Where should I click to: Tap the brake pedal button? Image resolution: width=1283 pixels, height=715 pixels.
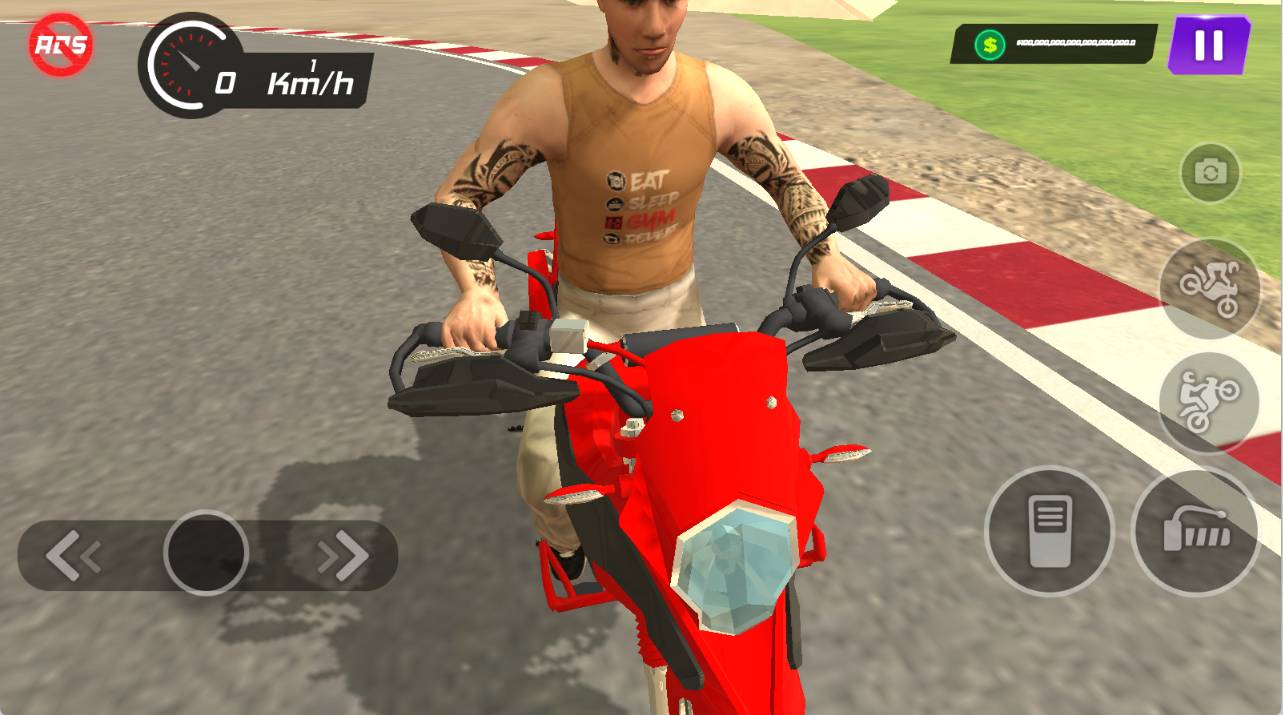(1049, 531)
